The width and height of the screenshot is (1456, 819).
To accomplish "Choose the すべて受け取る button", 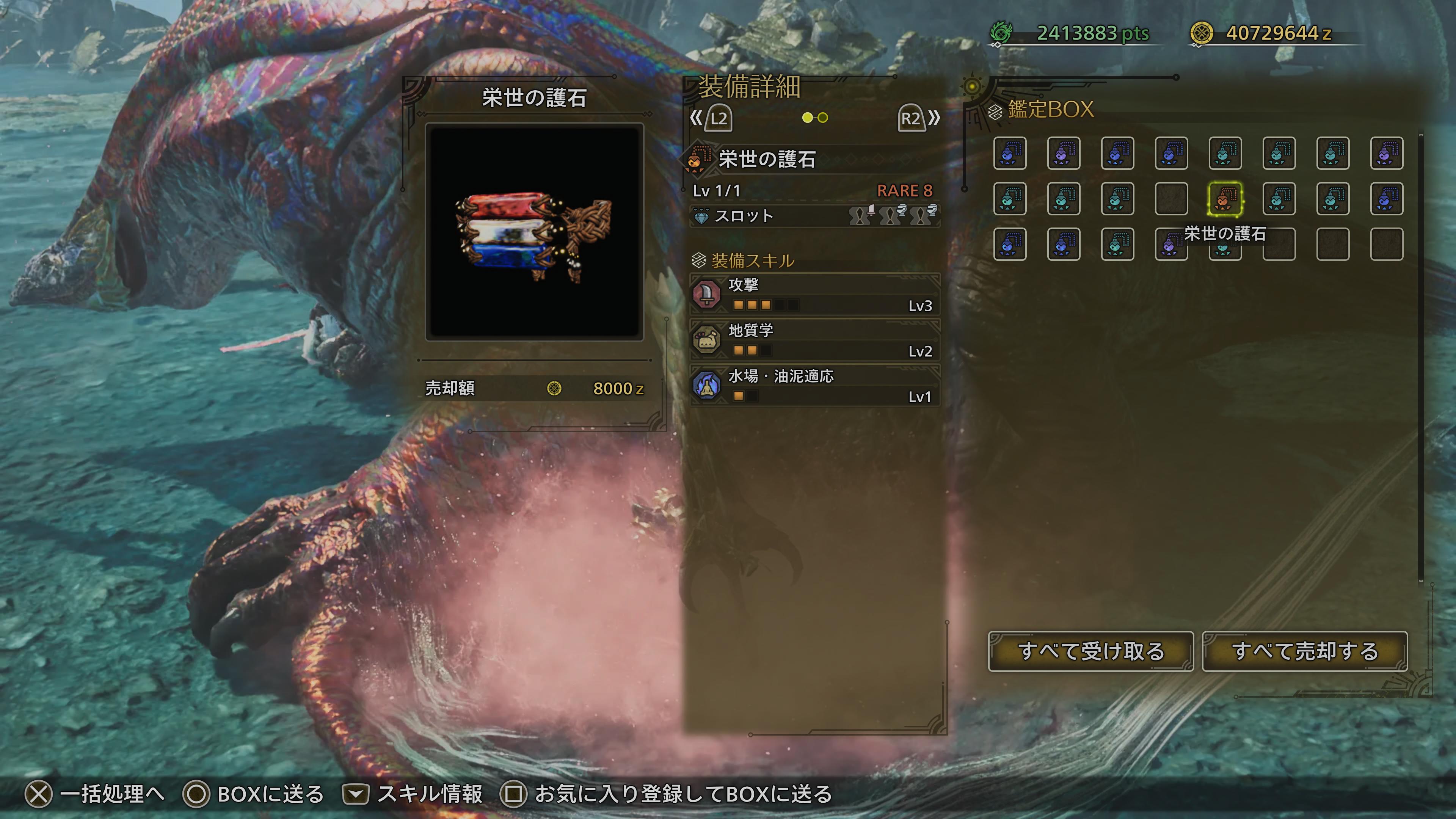I will (1090, 651).
